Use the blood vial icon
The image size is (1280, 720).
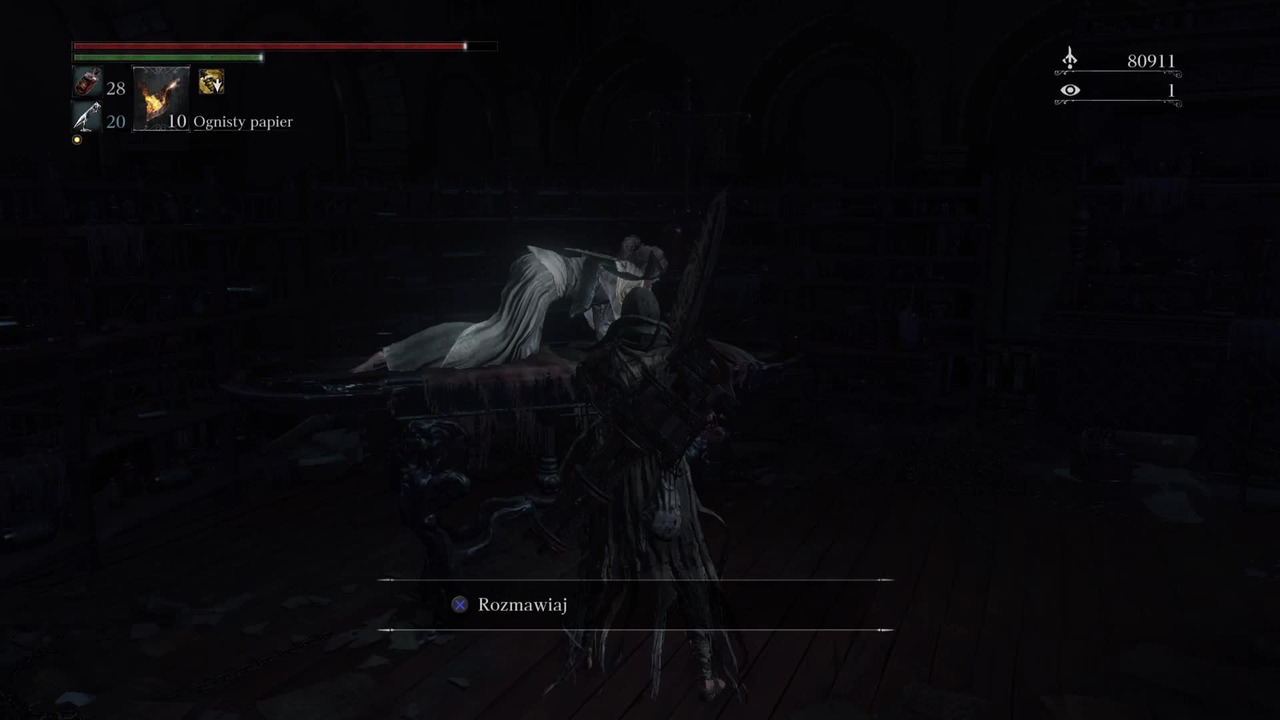coord(87,84)
